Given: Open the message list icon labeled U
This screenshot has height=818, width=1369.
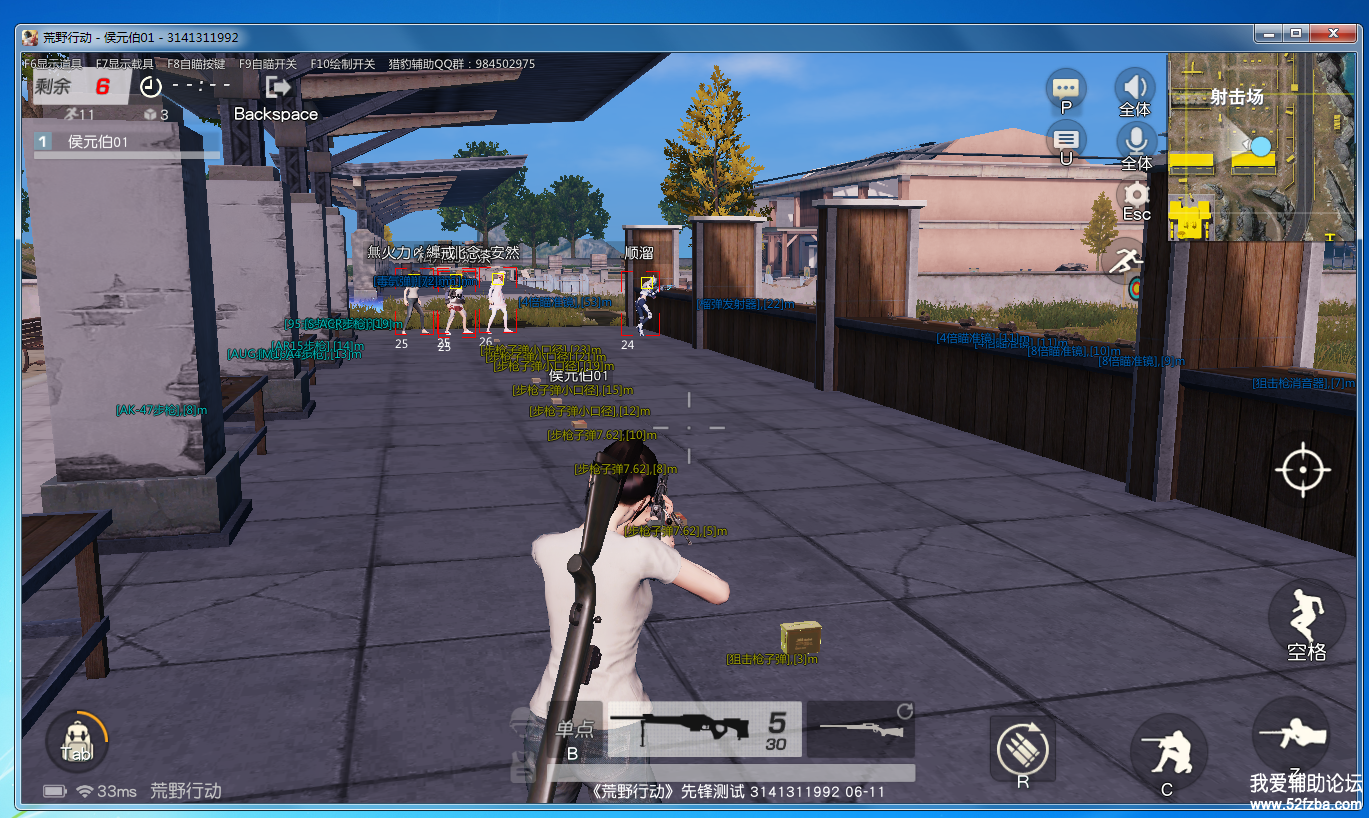Looking at the screenshot, I should coord(1066,140).
